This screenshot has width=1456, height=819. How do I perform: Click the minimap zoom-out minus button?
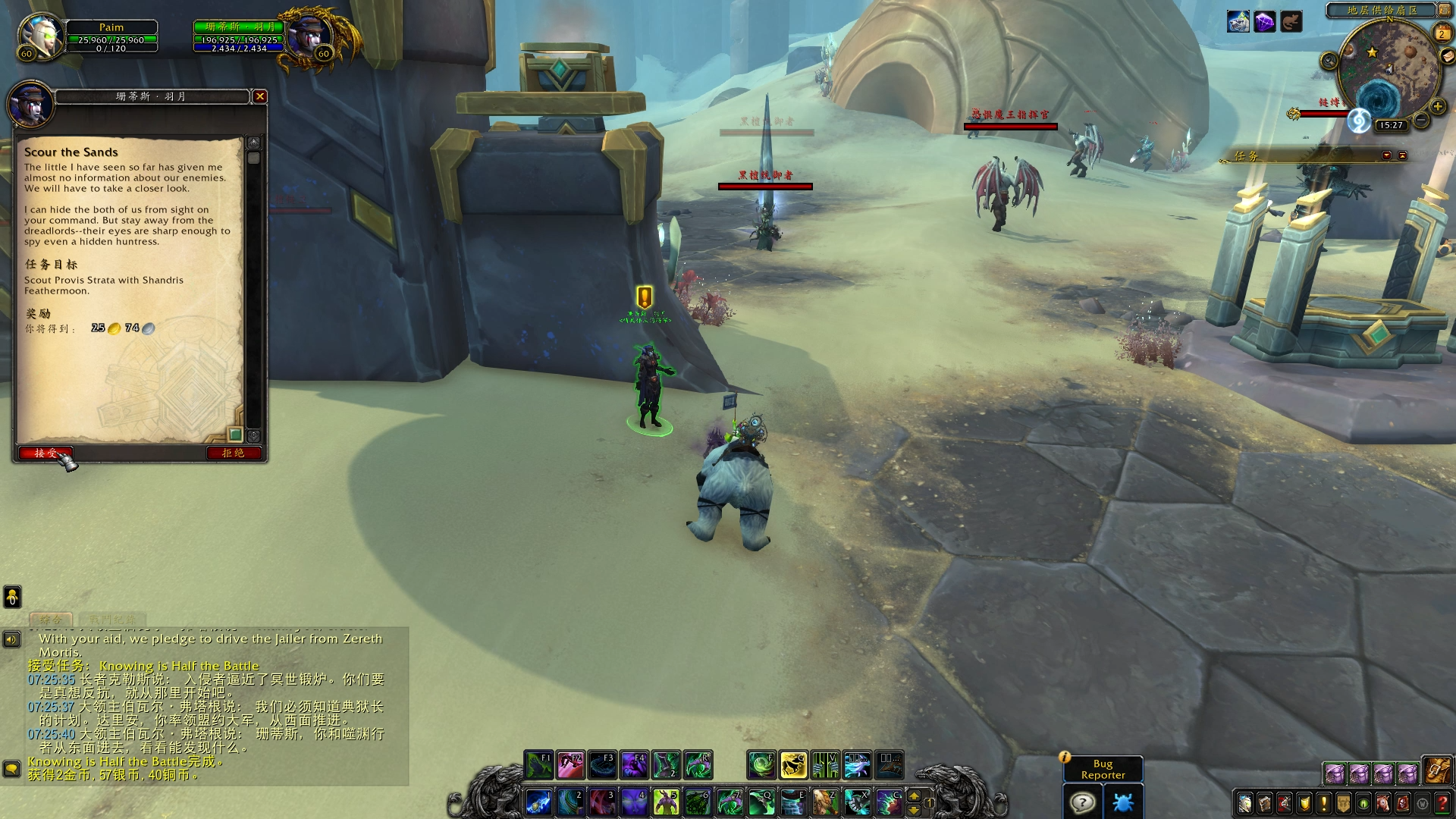(x=1421, y=121)
